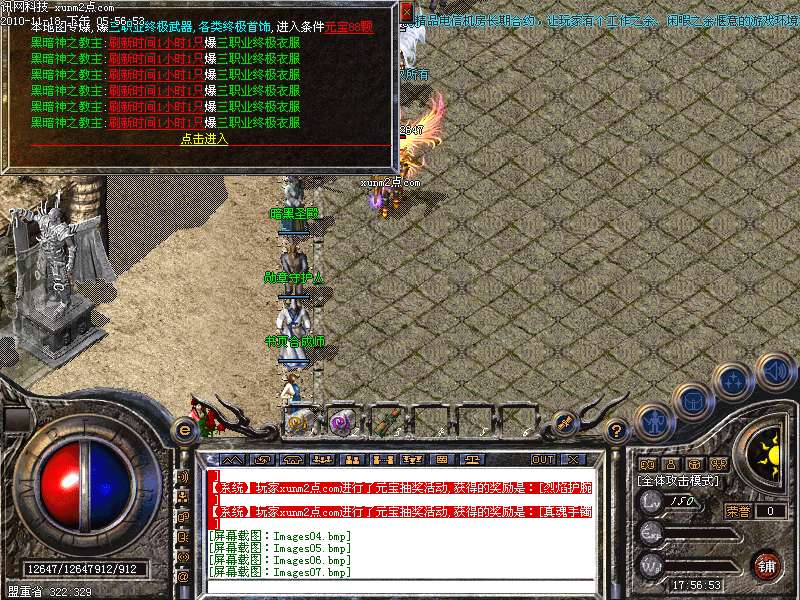Viewport: 800px width, 600px height.
Task: Open the skills button with four stars
Action: [x=734, y=380]
